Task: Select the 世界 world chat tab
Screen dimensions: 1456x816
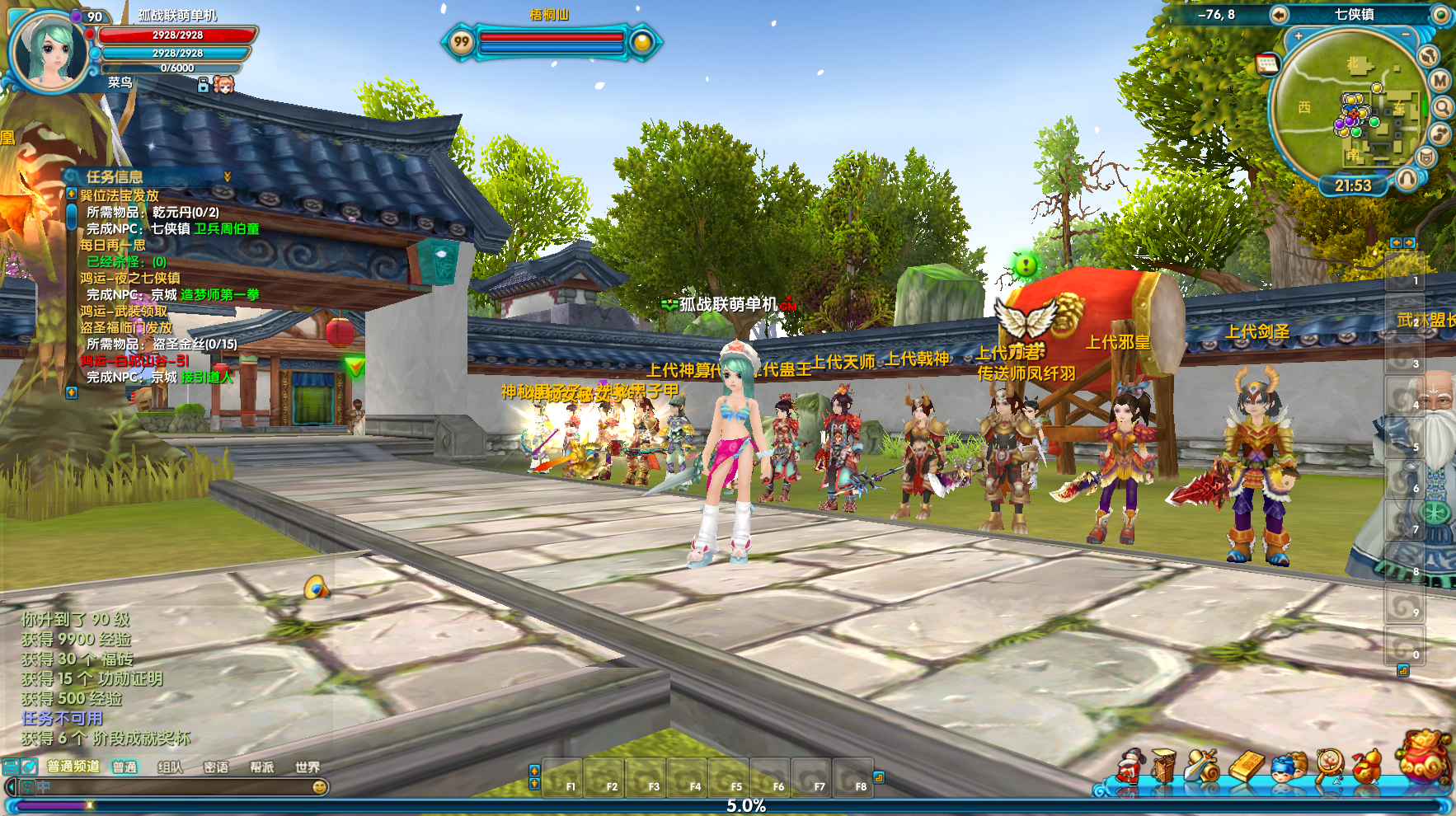Action: click(x=308, y=767)
